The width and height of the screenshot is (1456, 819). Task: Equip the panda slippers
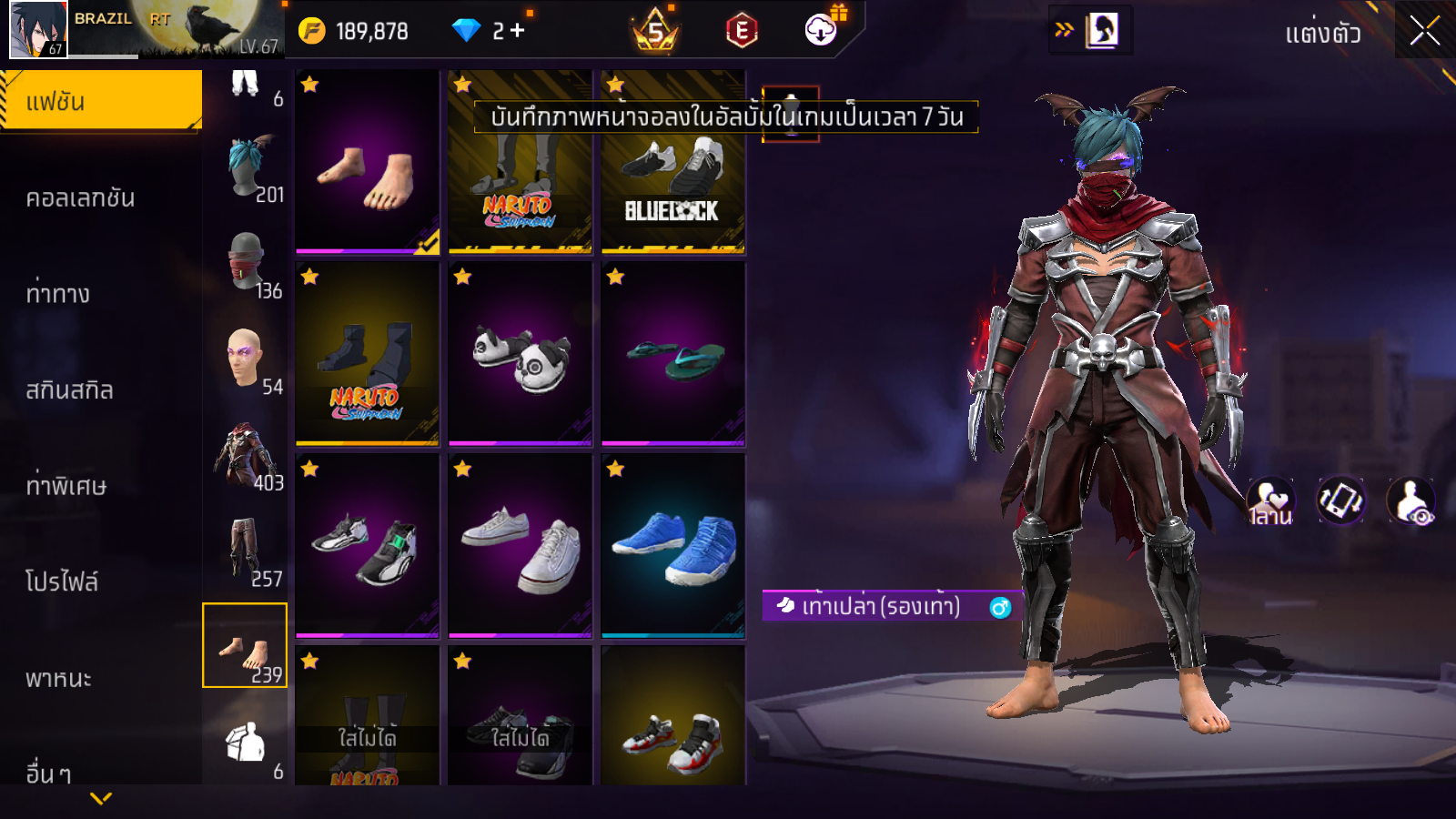(521, 355)
